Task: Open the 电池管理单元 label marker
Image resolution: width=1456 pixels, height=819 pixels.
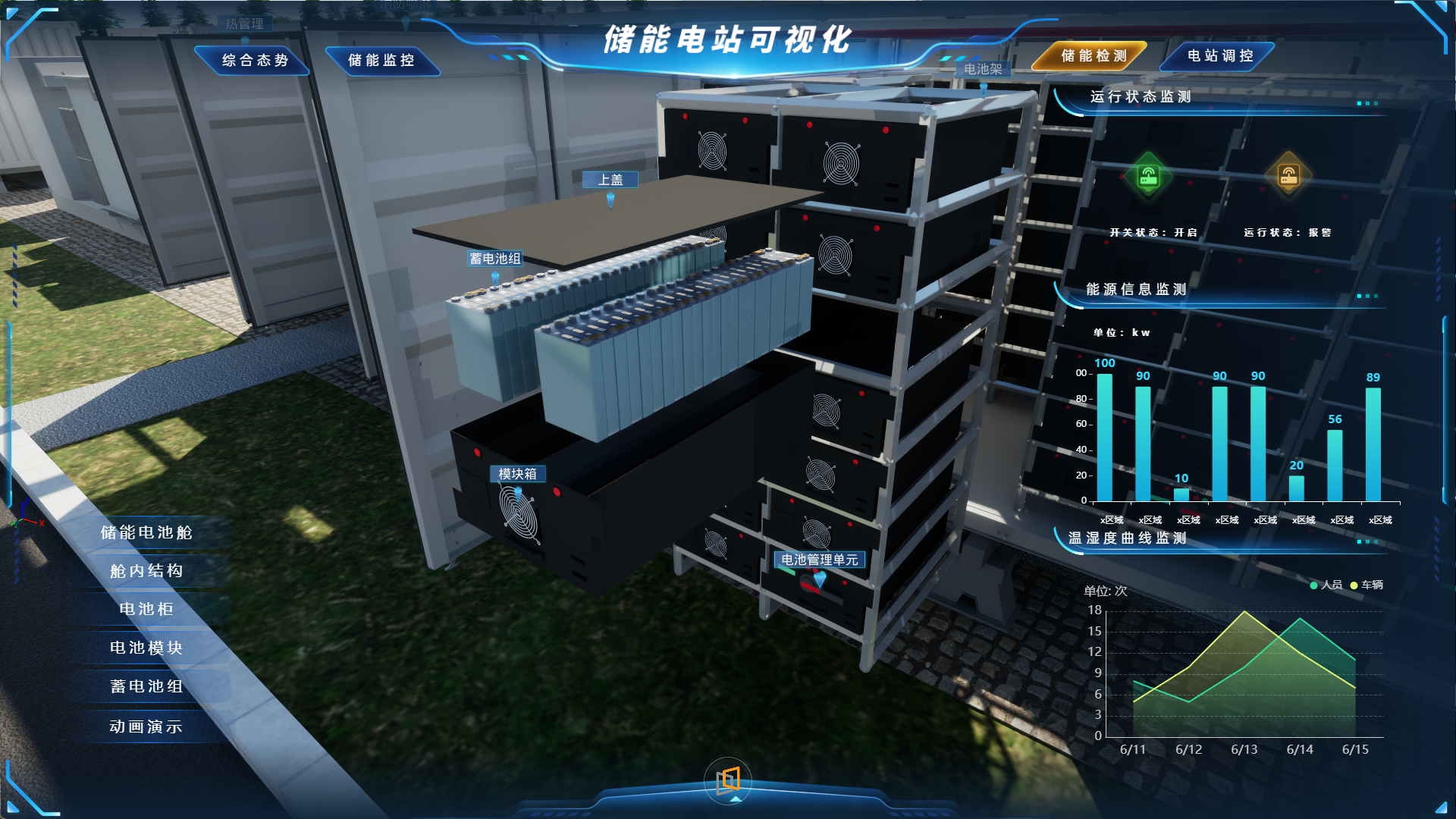Action: coord(819,560)
